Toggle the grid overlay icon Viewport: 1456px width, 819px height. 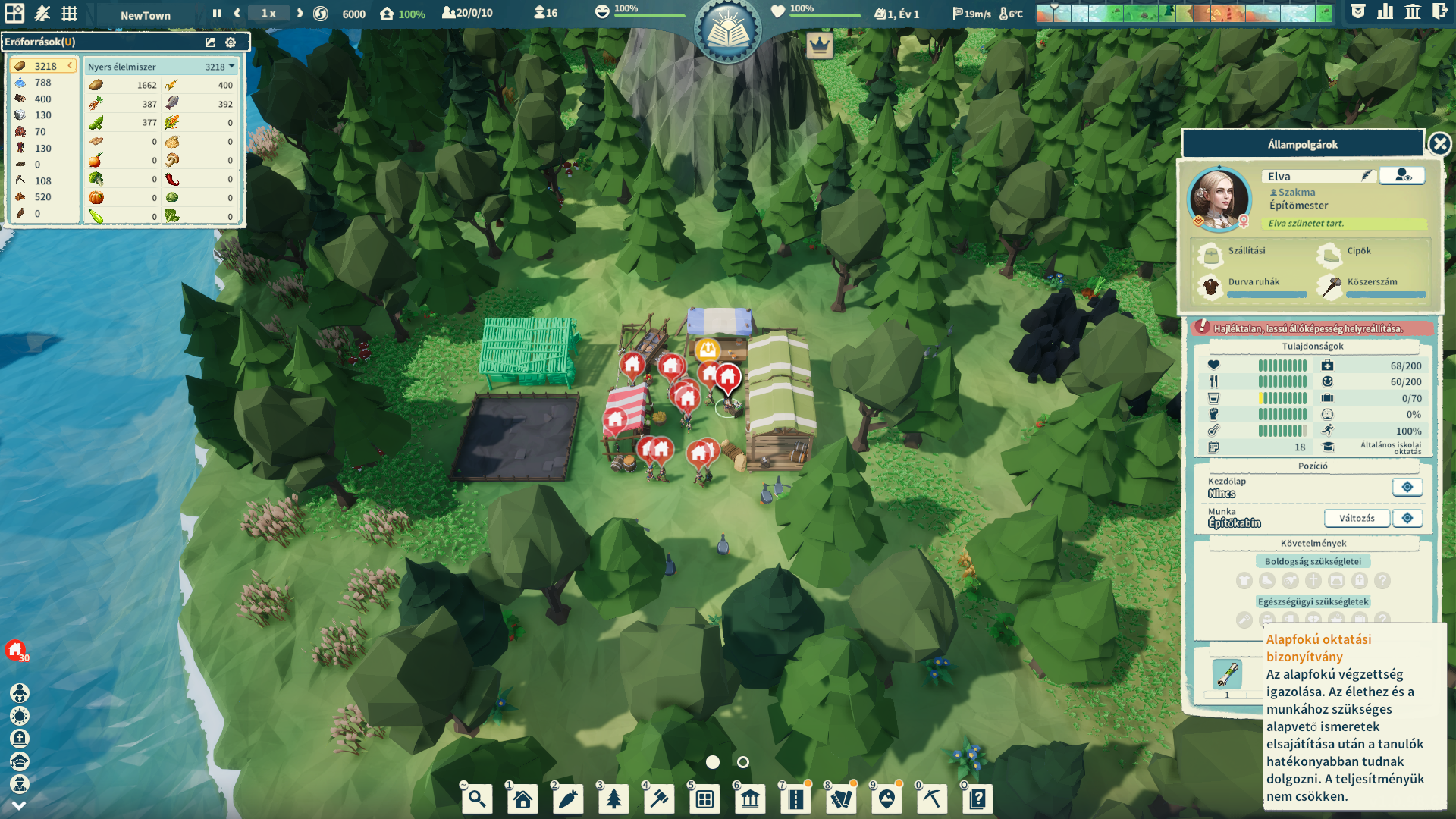coord(70,14)
